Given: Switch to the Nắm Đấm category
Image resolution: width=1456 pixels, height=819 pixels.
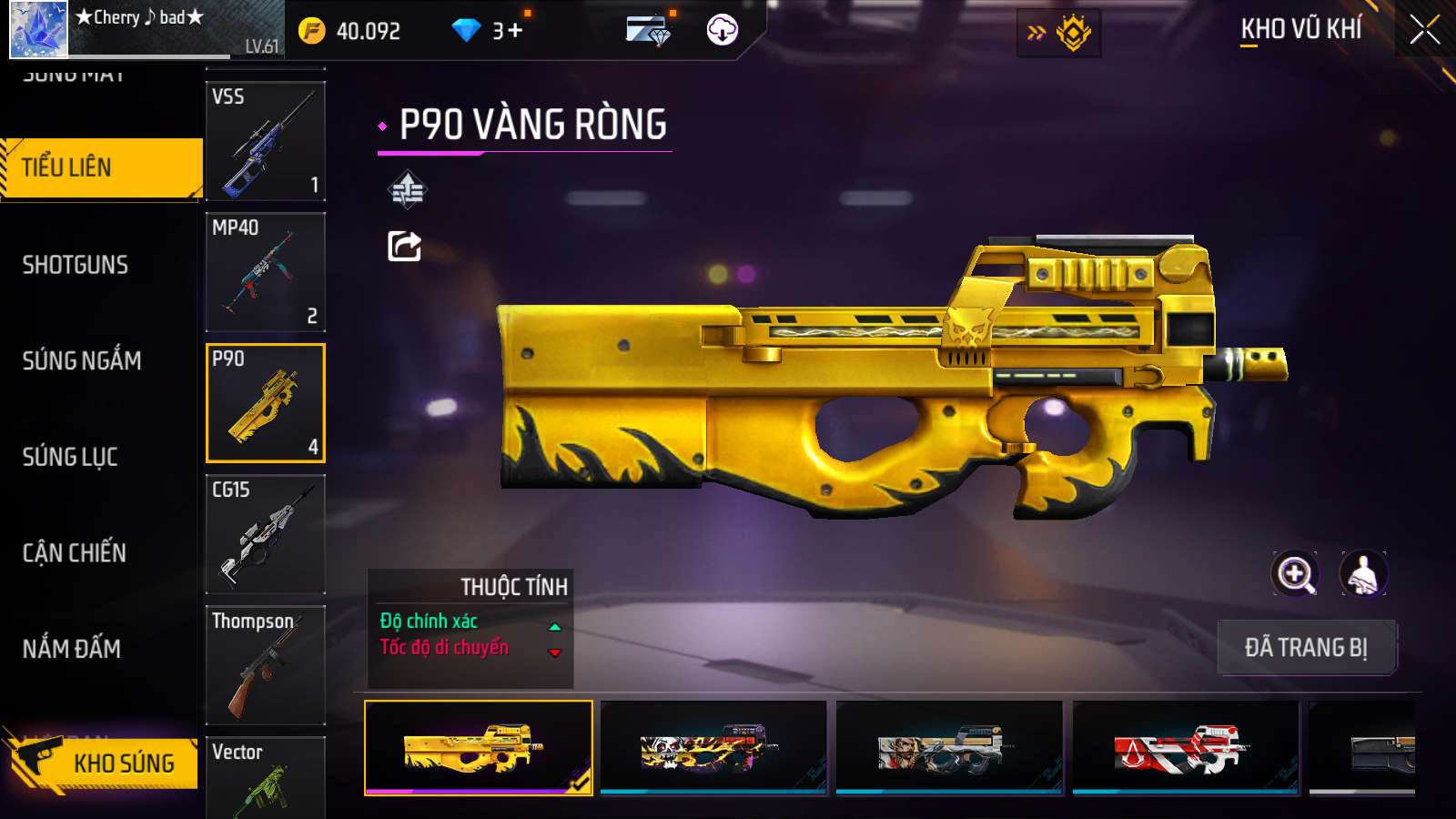Looking at the screenshot, I should click(x=72, y=649).
